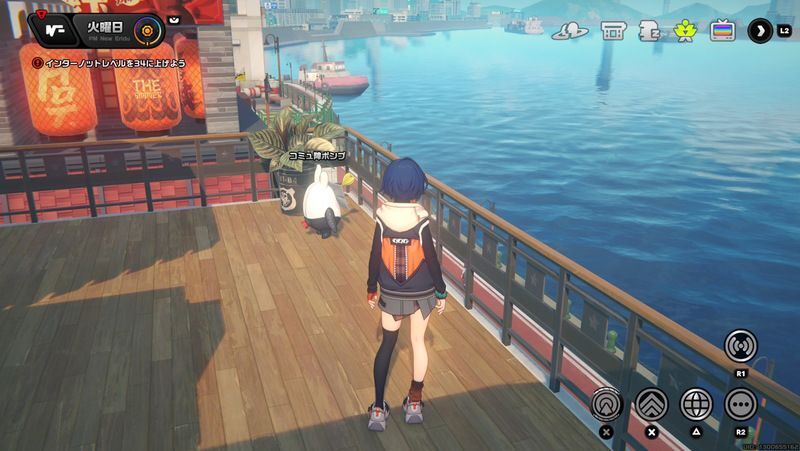Click the 火曜日 day and time panel
The image size is (800, 451).
click(107, 28)
